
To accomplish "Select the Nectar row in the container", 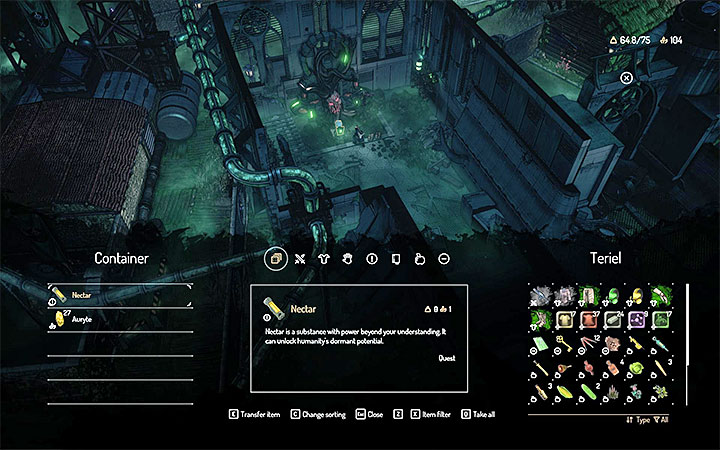I will coord(120,296).
